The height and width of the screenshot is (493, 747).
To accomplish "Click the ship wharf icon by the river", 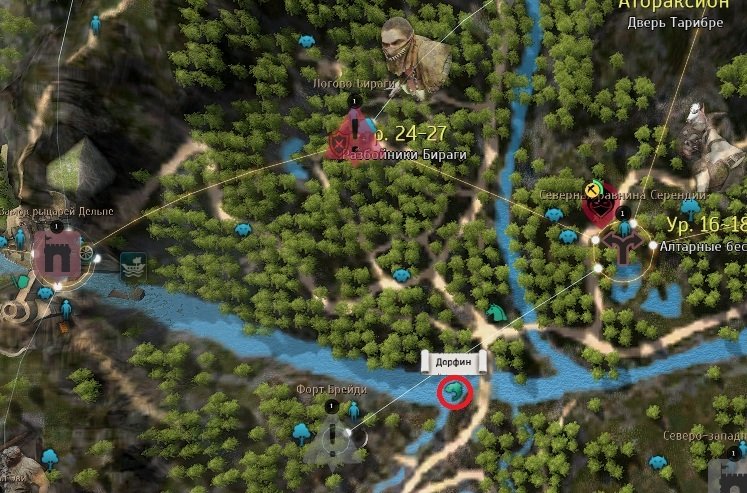I will point(132,265).
